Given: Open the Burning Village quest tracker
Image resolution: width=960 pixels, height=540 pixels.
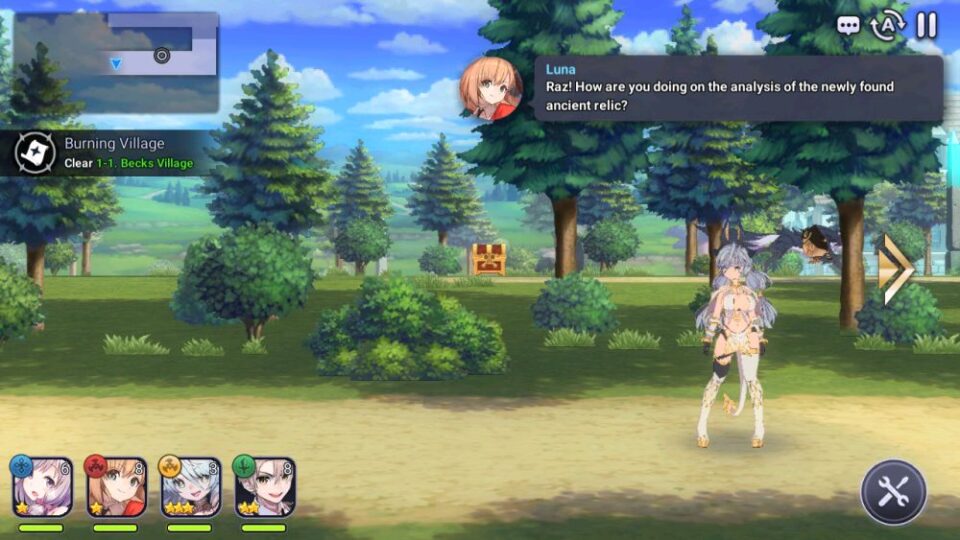Looking at the screenshot, I should pos(105,152).
